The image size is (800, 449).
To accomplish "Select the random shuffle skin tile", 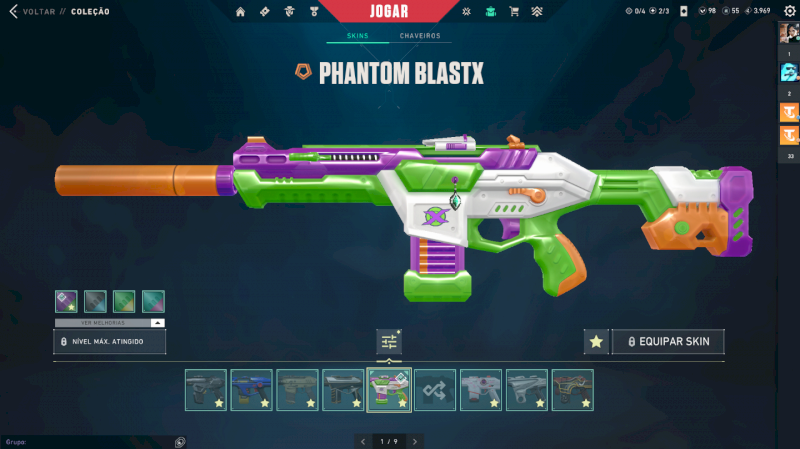I will 435,390.
